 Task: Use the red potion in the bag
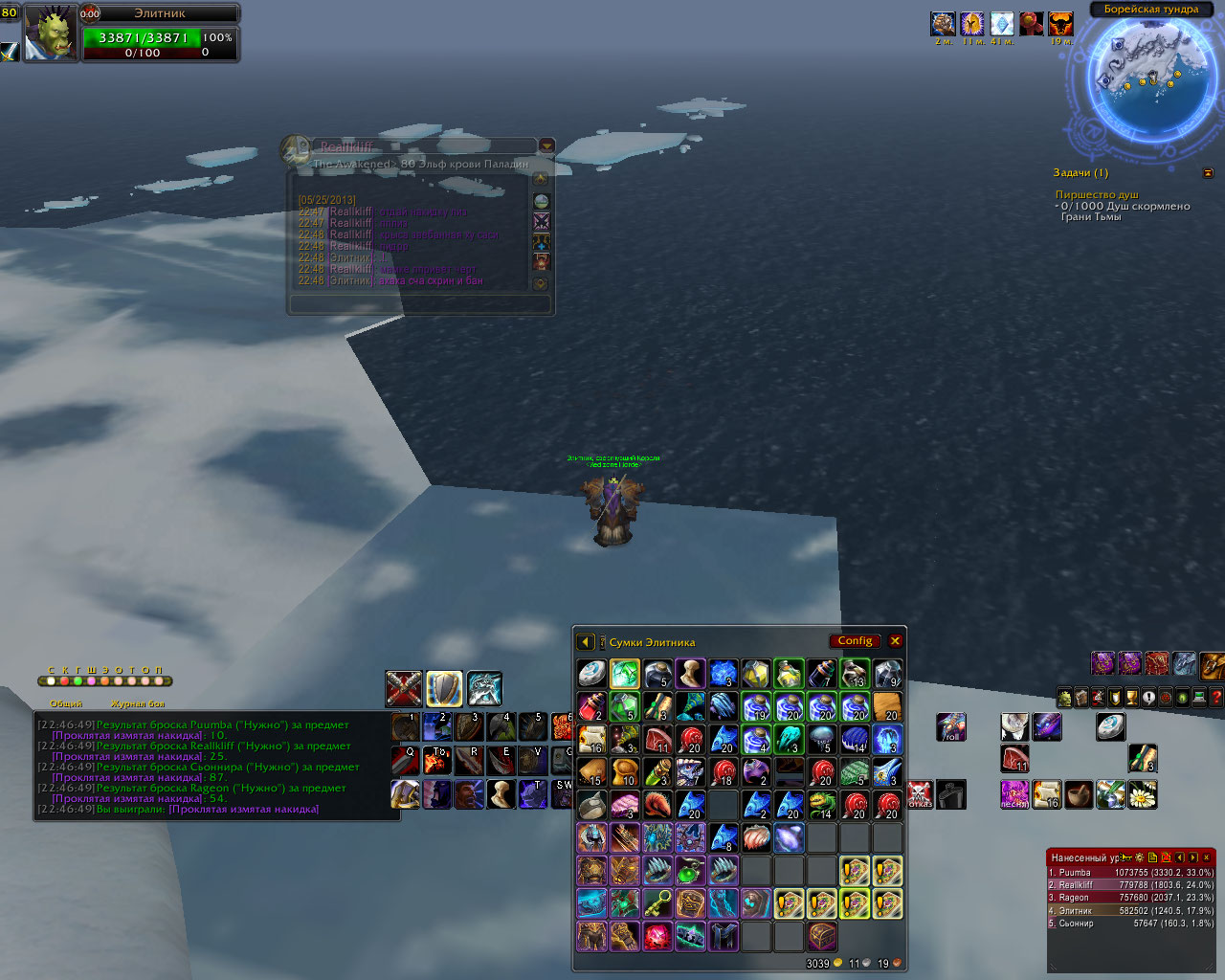coord(591,707)
